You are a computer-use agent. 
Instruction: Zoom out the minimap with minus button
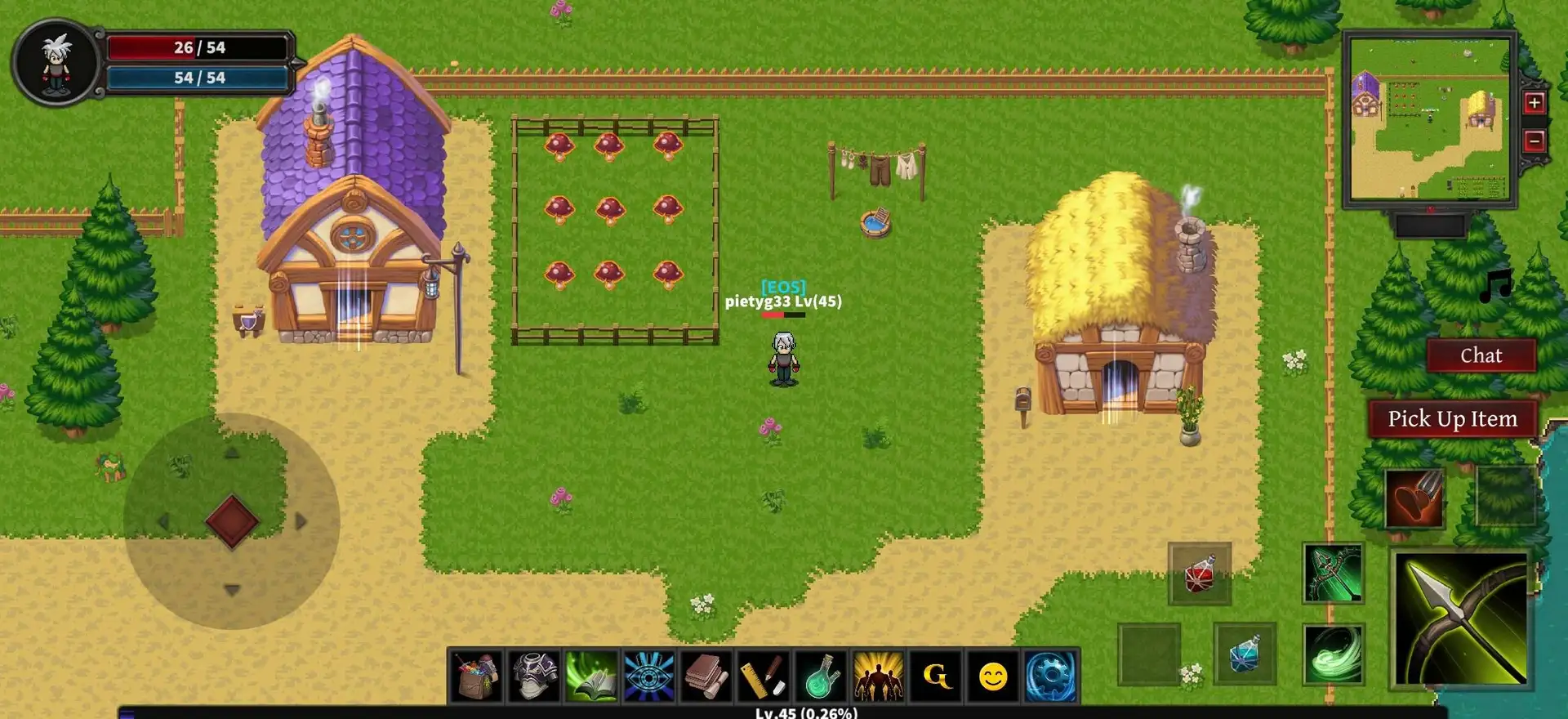(x=1534, y=141)
